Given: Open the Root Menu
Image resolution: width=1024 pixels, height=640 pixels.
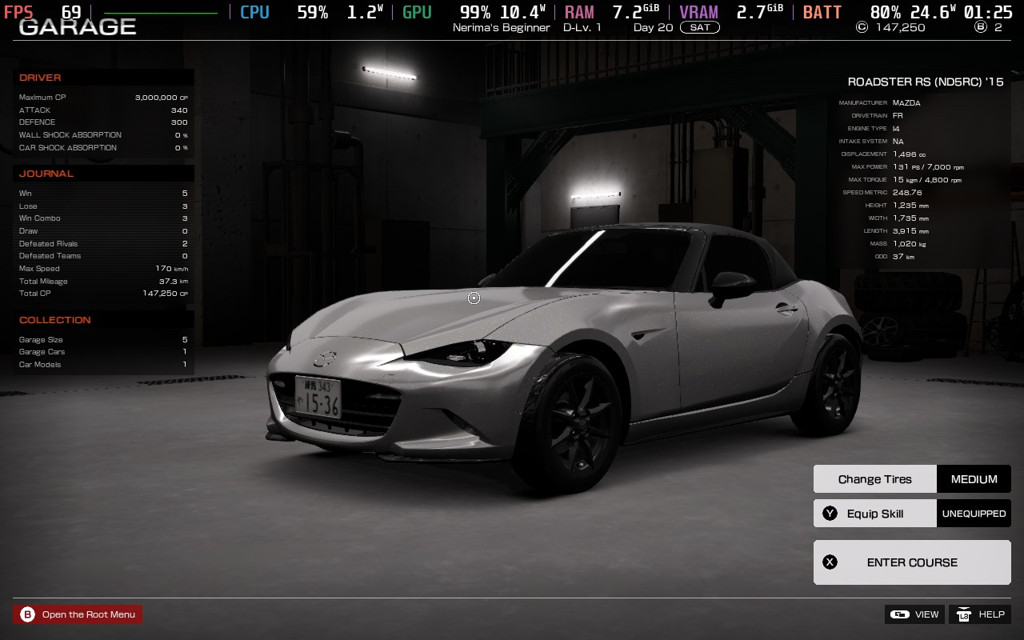Looking at the screenshot, I should (78, 614).
